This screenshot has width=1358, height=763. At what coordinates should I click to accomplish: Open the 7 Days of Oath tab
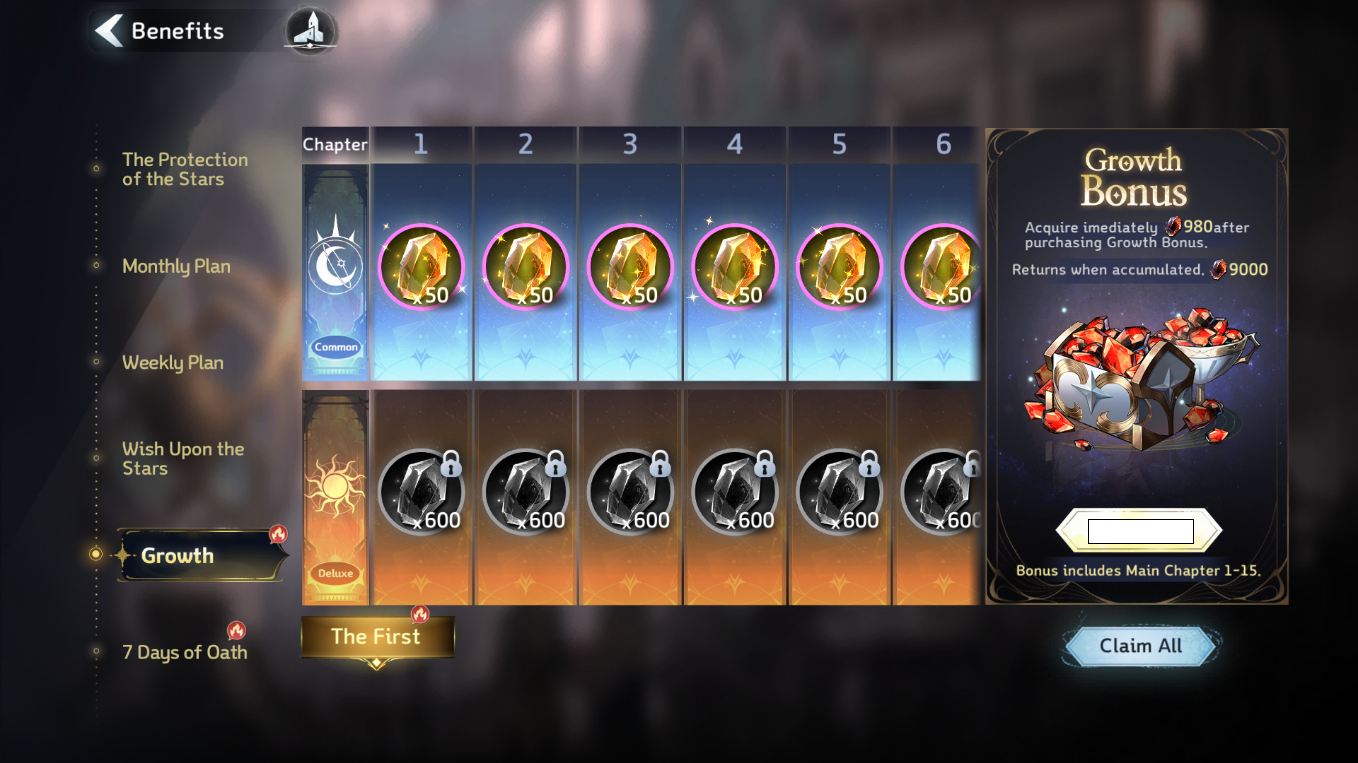point(184,652)
